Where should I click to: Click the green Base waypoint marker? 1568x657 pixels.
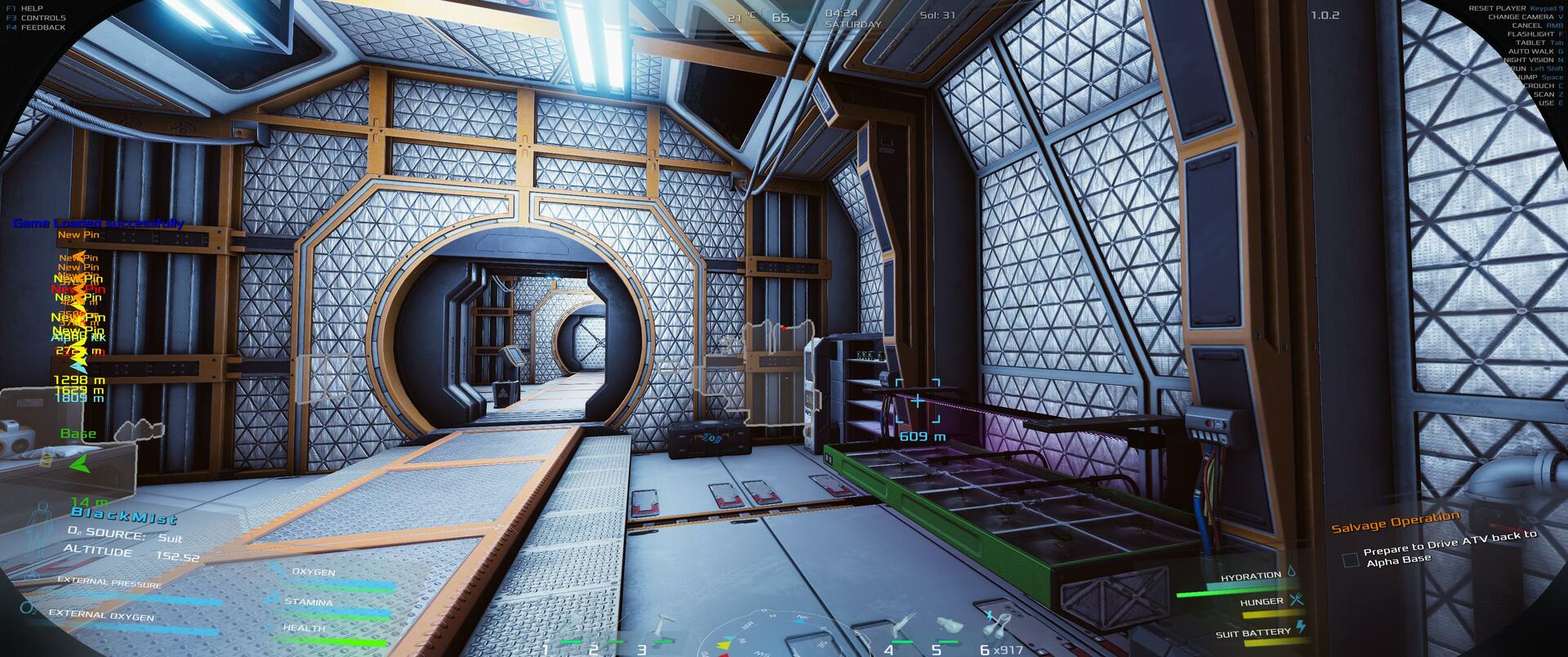[x=78, y=464]
